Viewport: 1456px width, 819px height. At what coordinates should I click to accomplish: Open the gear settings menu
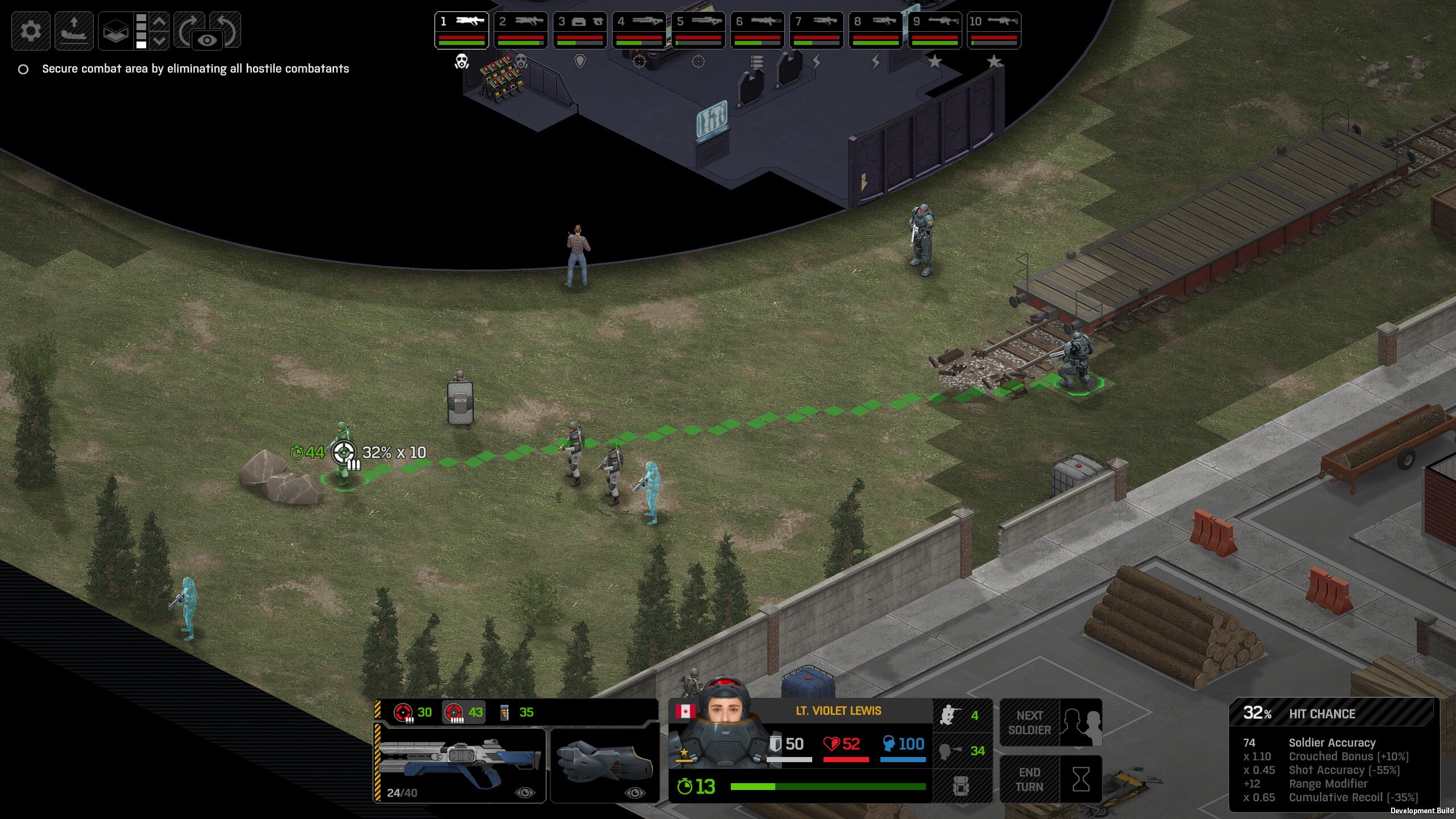31,30
